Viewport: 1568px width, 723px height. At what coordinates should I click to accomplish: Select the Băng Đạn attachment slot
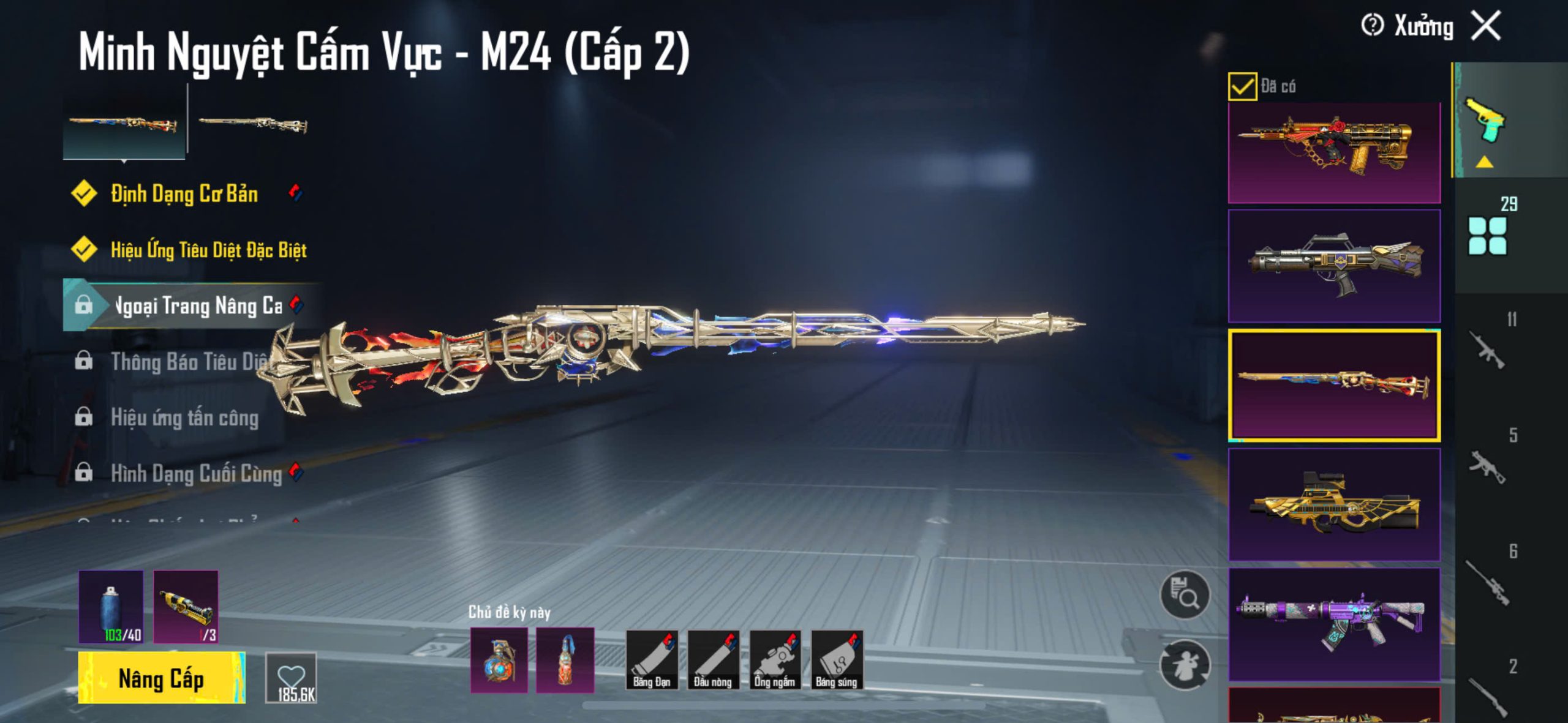coord(652,660)
